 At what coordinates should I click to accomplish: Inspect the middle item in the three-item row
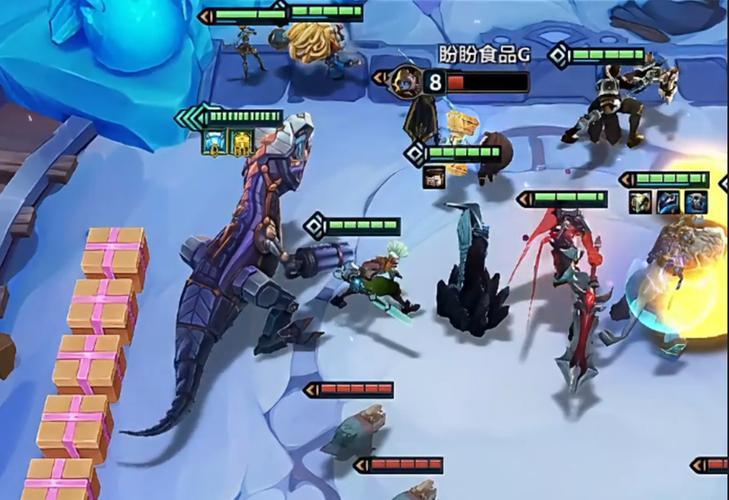[x=668, y=202]
